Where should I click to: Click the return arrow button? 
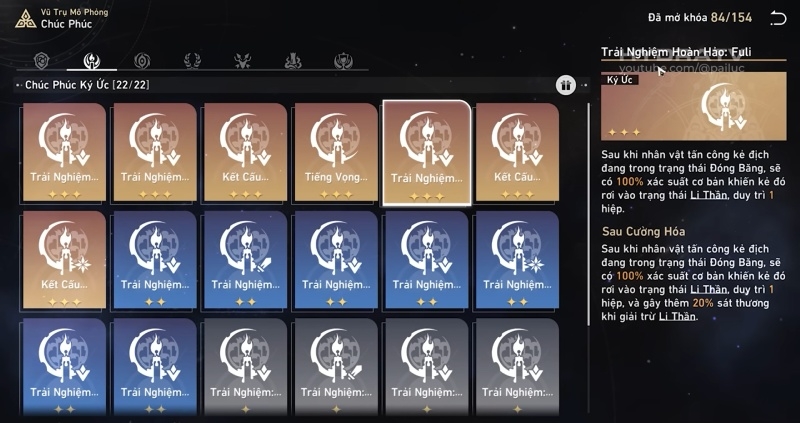click(778, 18)
